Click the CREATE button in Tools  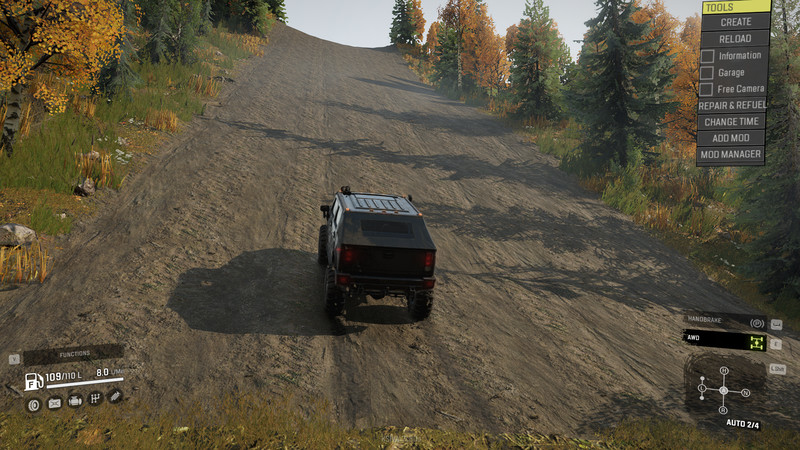click(735, 22)
